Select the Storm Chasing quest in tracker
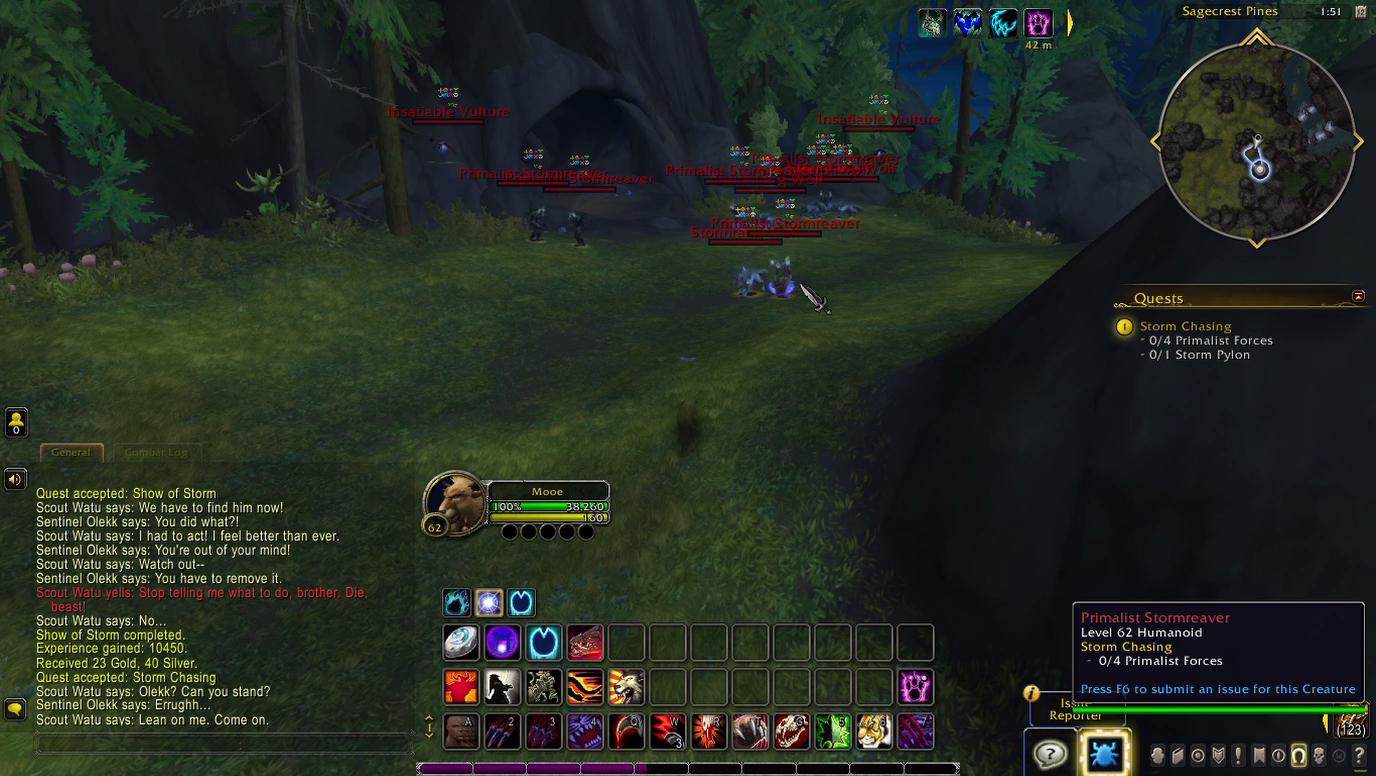The height and width of the screenshot is (776, 1376). click(1185, 326)
